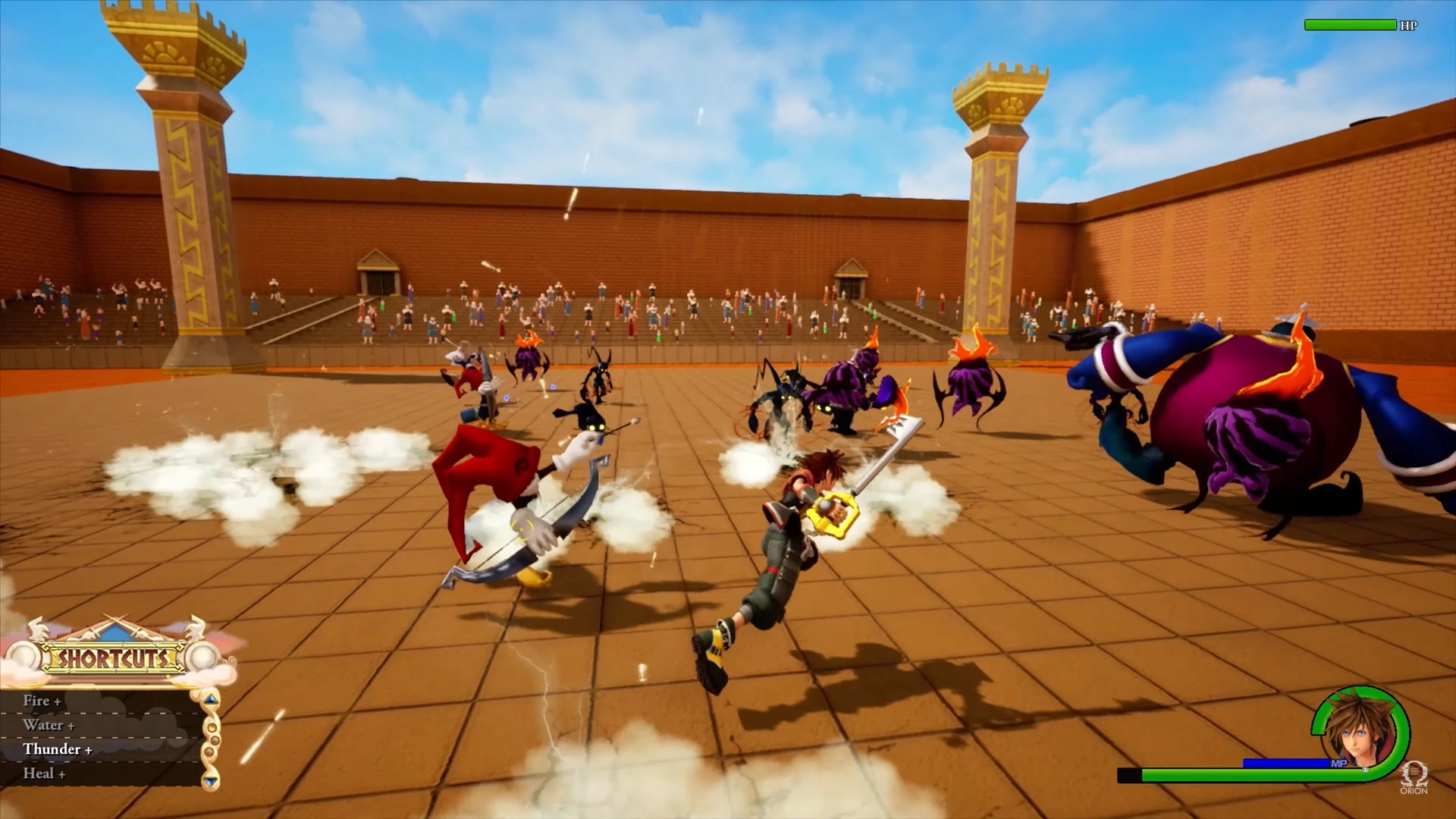Select the Water + shortcut
The image size is (1456, 819).
click(48, 725)
